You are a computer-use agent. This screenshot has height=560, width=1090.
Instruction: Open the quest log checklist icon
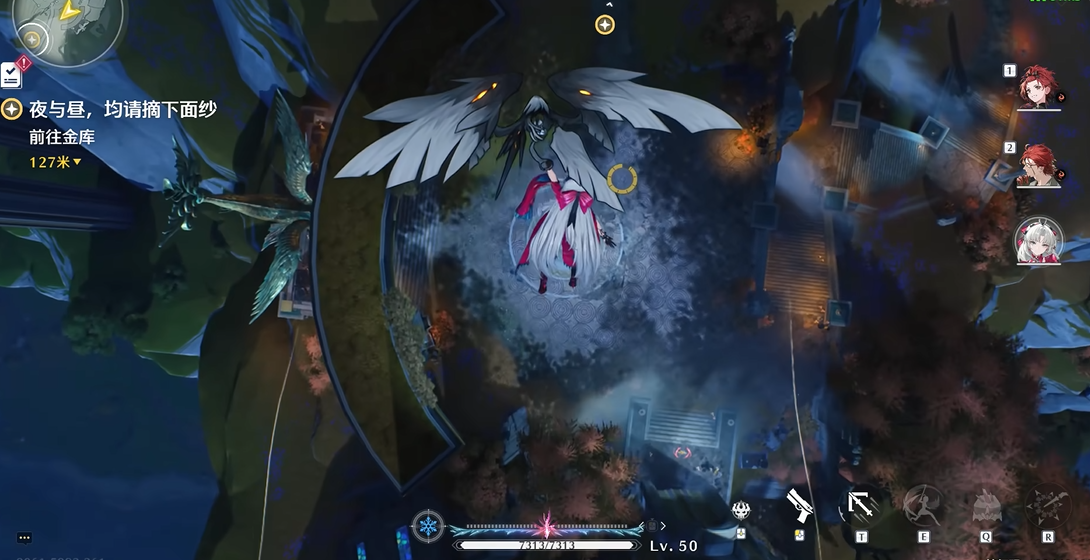(11, 74)
